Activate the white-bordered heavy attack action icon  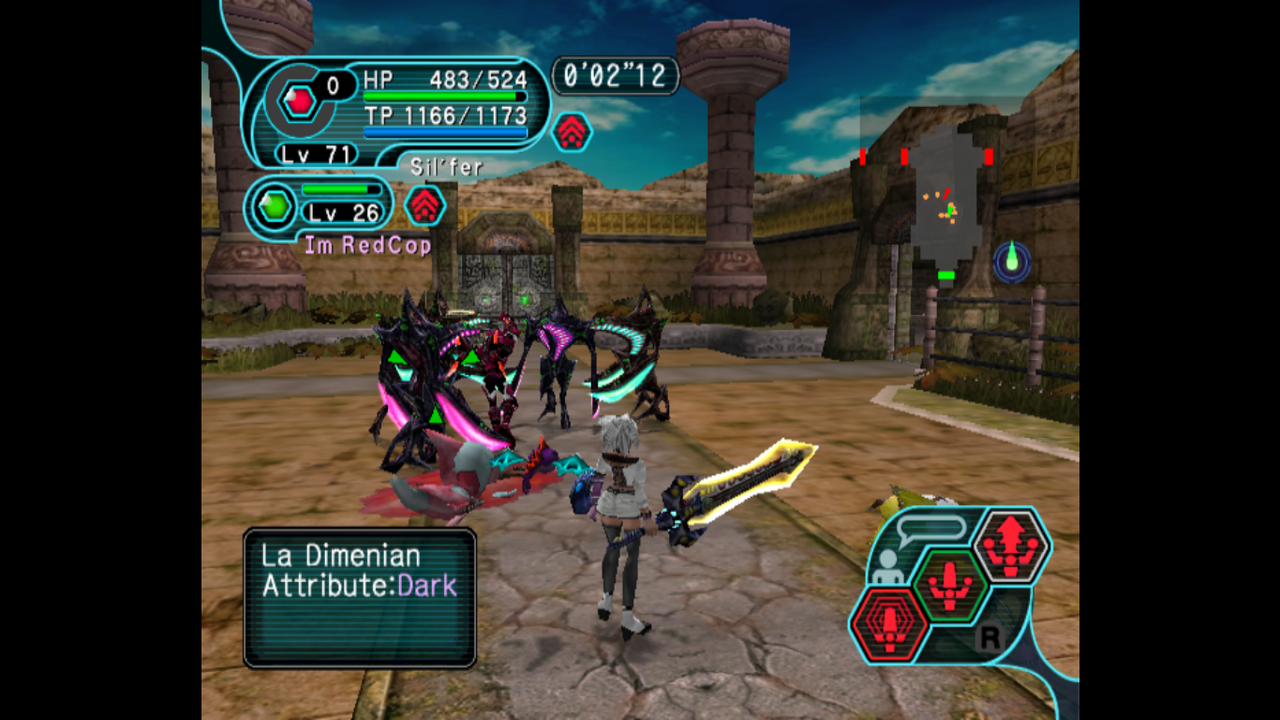point(1011,546)
